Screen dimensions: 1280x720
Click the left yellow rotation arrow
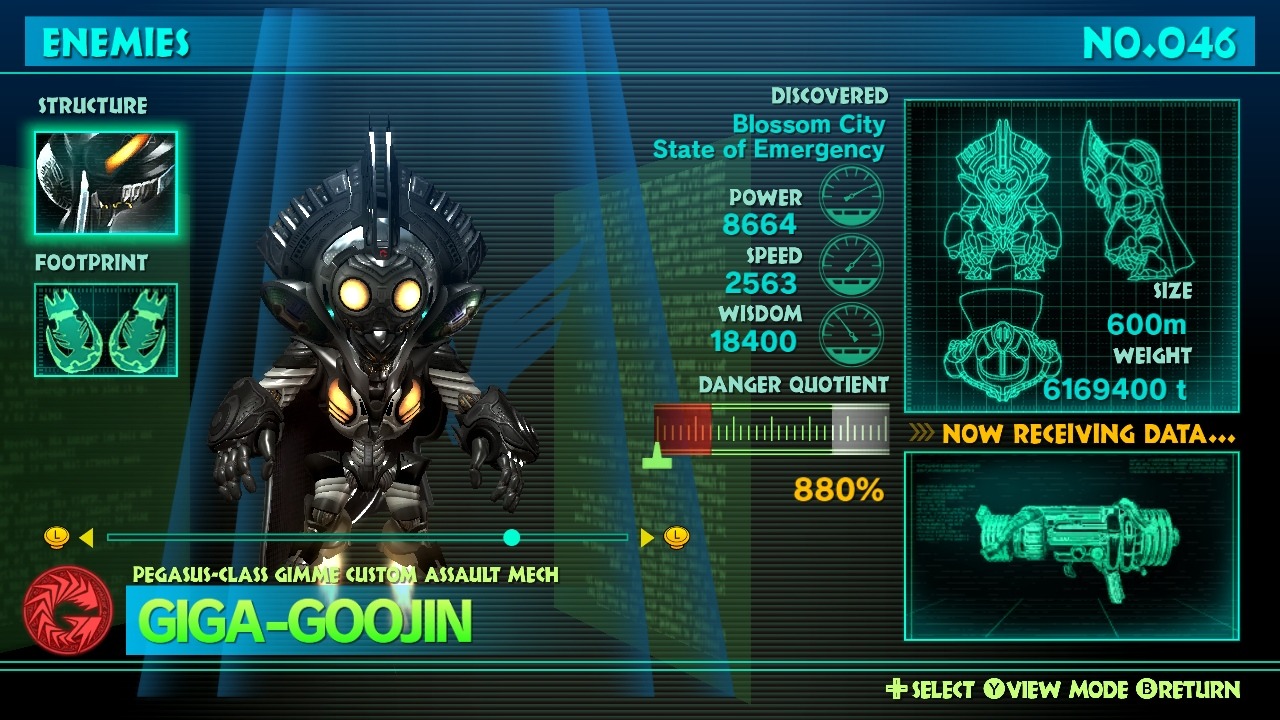(x=86, y=538)
